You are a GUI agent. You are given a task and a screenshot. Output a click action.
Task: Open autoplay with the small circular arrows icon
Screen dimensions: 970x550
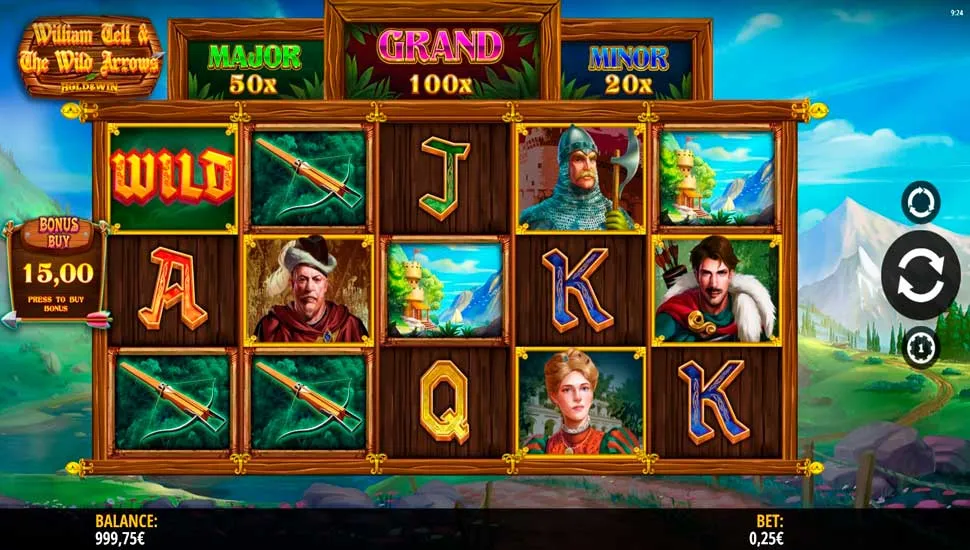click(920, 202)
